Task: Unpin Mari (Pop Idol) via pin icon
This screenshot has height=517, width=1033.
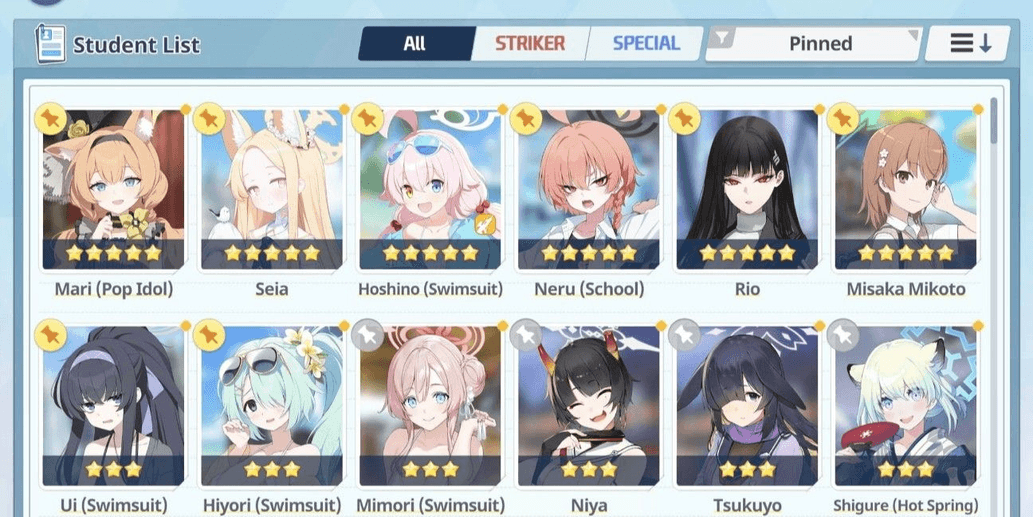Action: (x=50, y=119)
